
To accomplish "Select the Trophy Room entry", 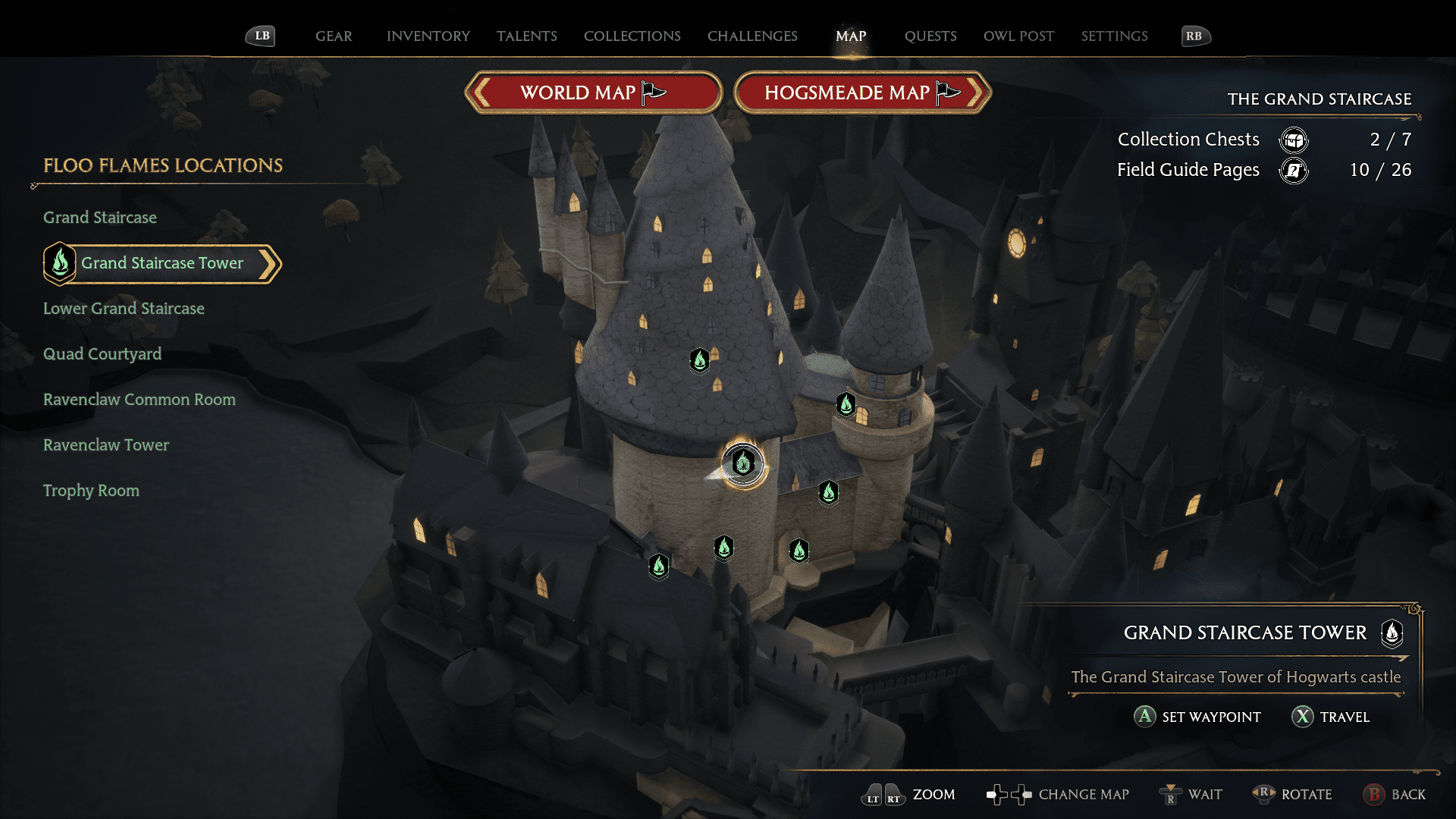I will pos(91,491).
